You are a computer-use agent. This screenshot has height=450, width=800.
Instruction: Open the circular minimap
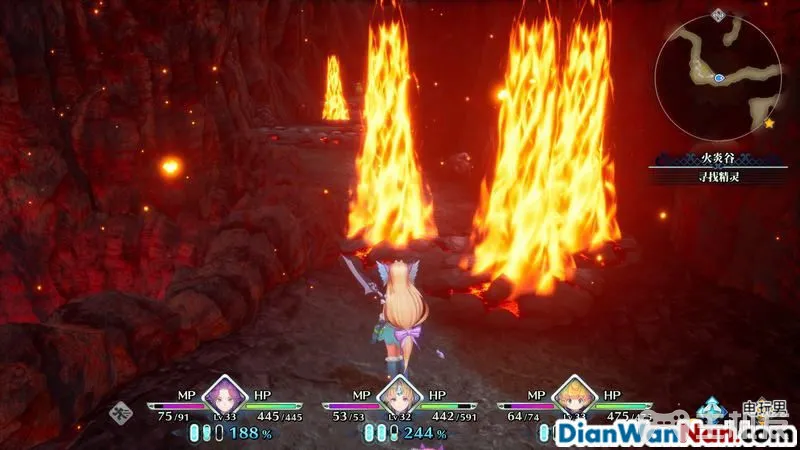click(716, 77)
